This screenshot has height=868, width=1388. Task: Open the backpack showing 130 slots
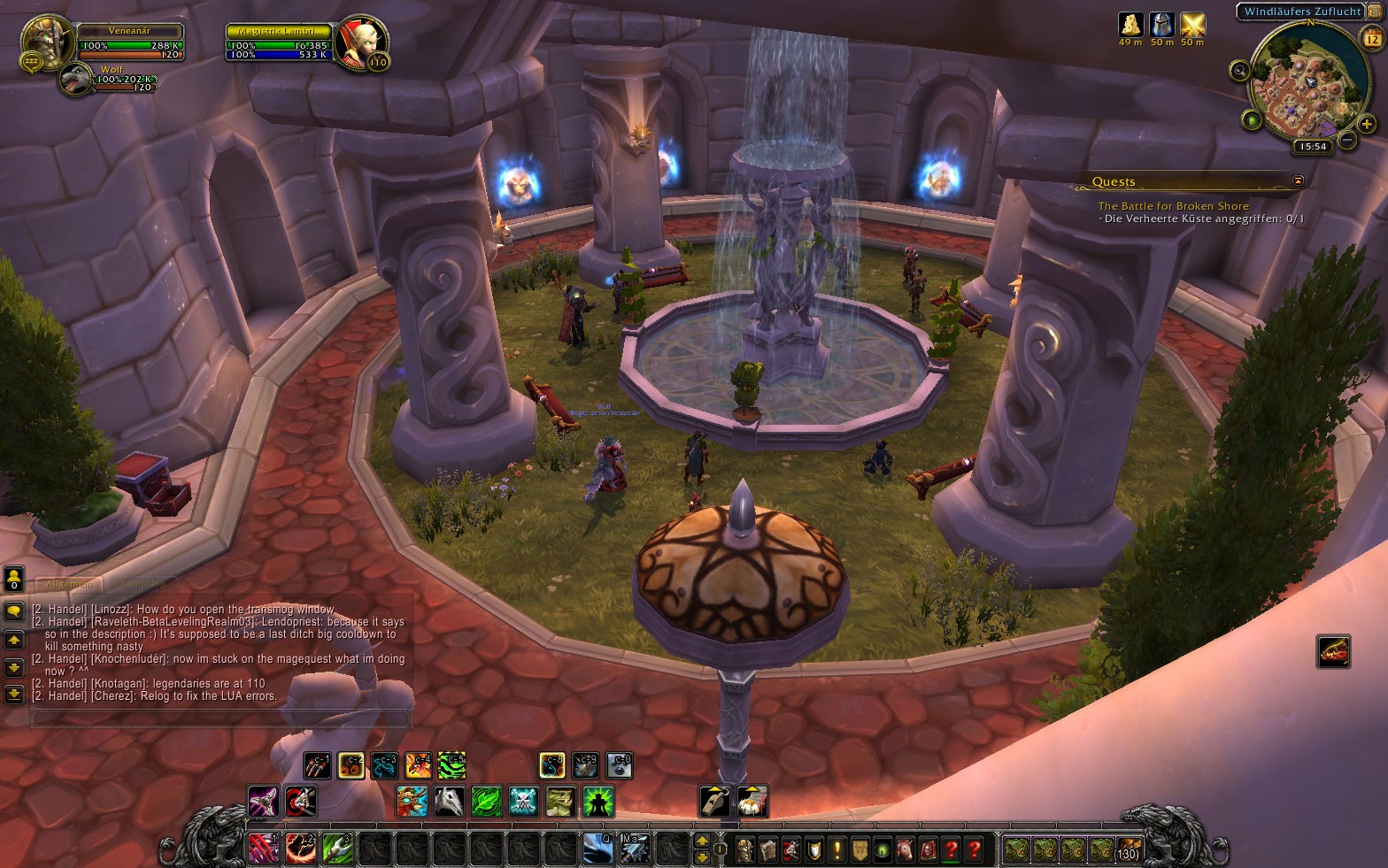point(1127,850)
